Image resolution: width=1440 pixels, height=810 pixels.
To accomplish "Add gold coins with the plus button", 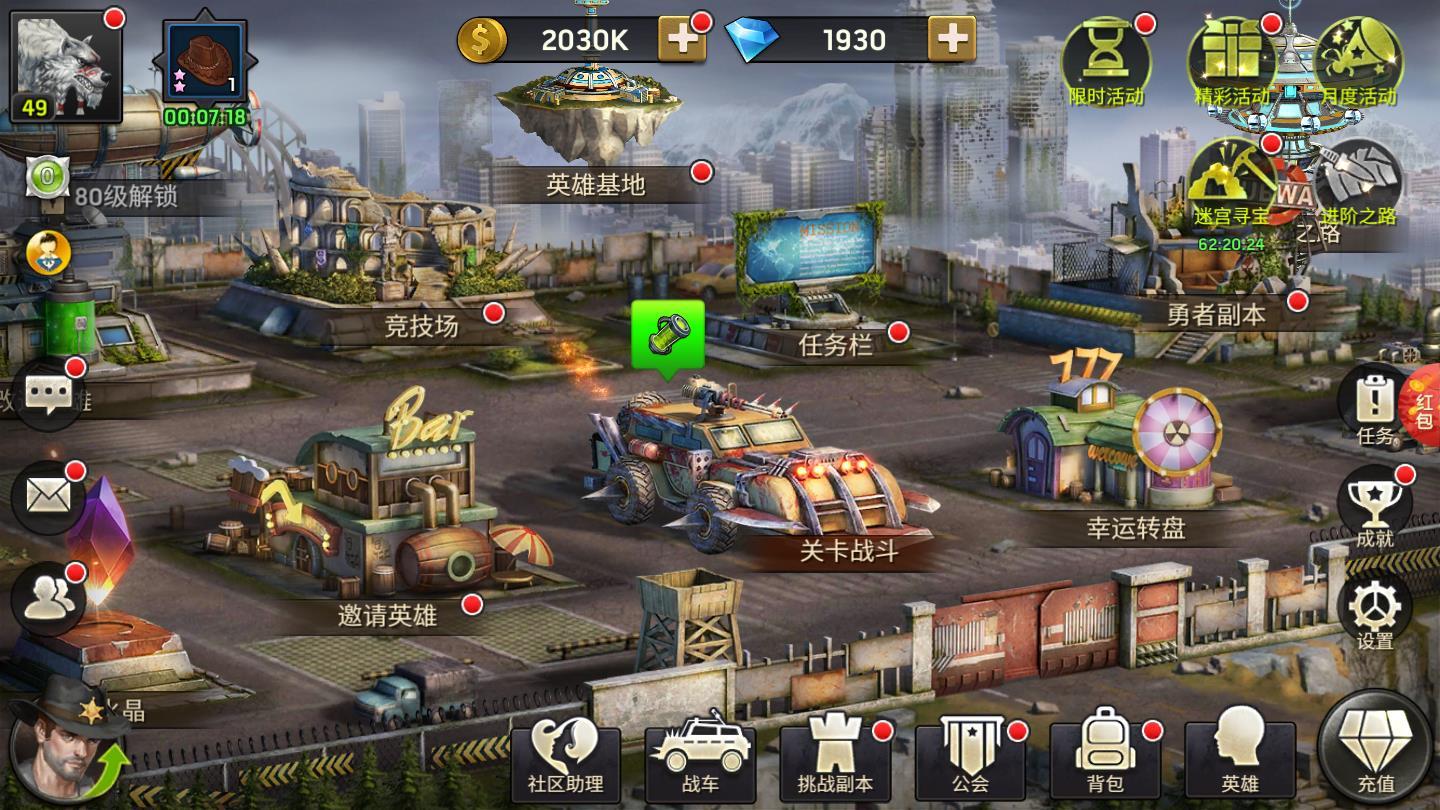I will (682, 40).
